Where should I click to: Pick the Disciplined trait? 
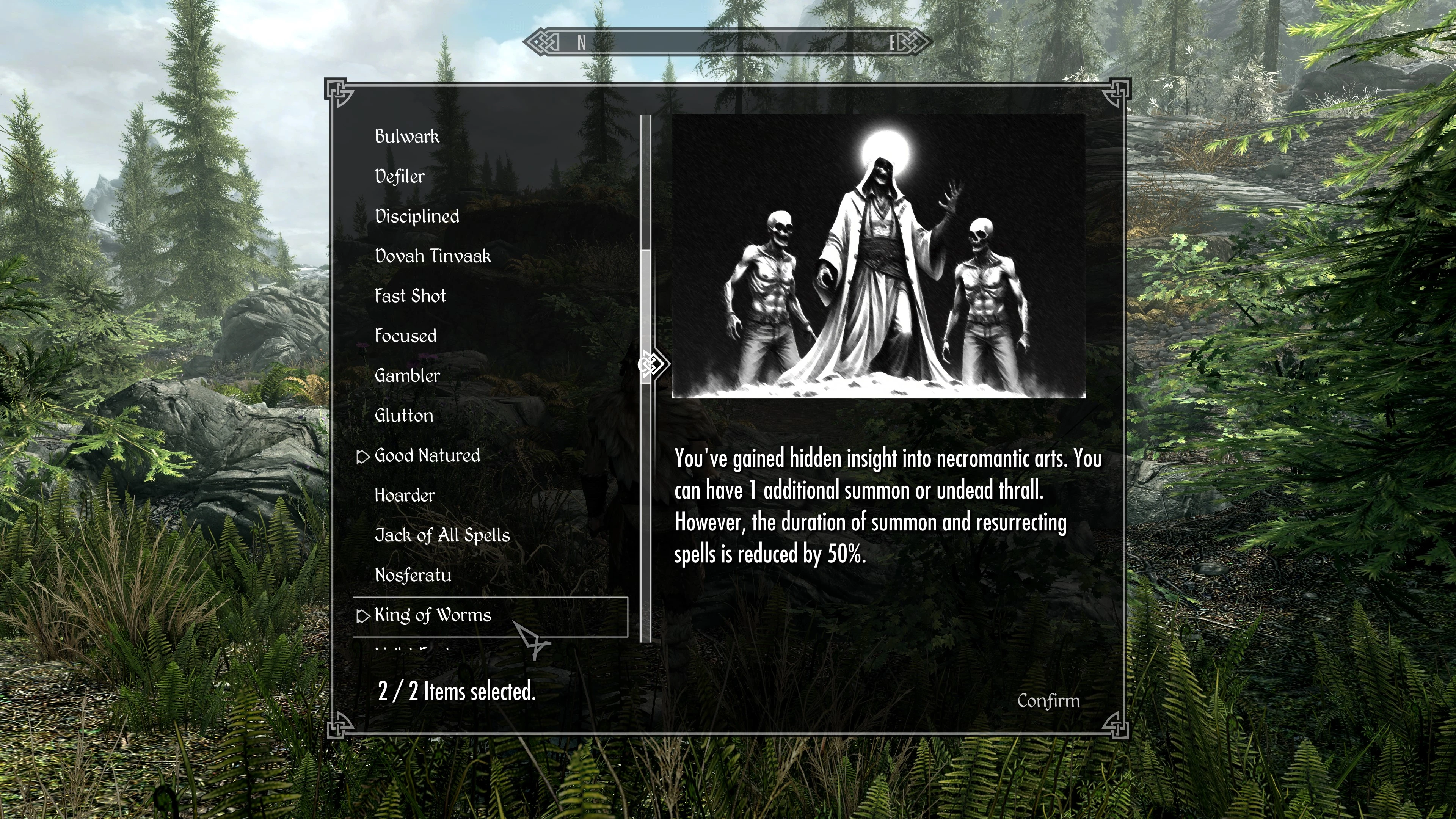417,217
